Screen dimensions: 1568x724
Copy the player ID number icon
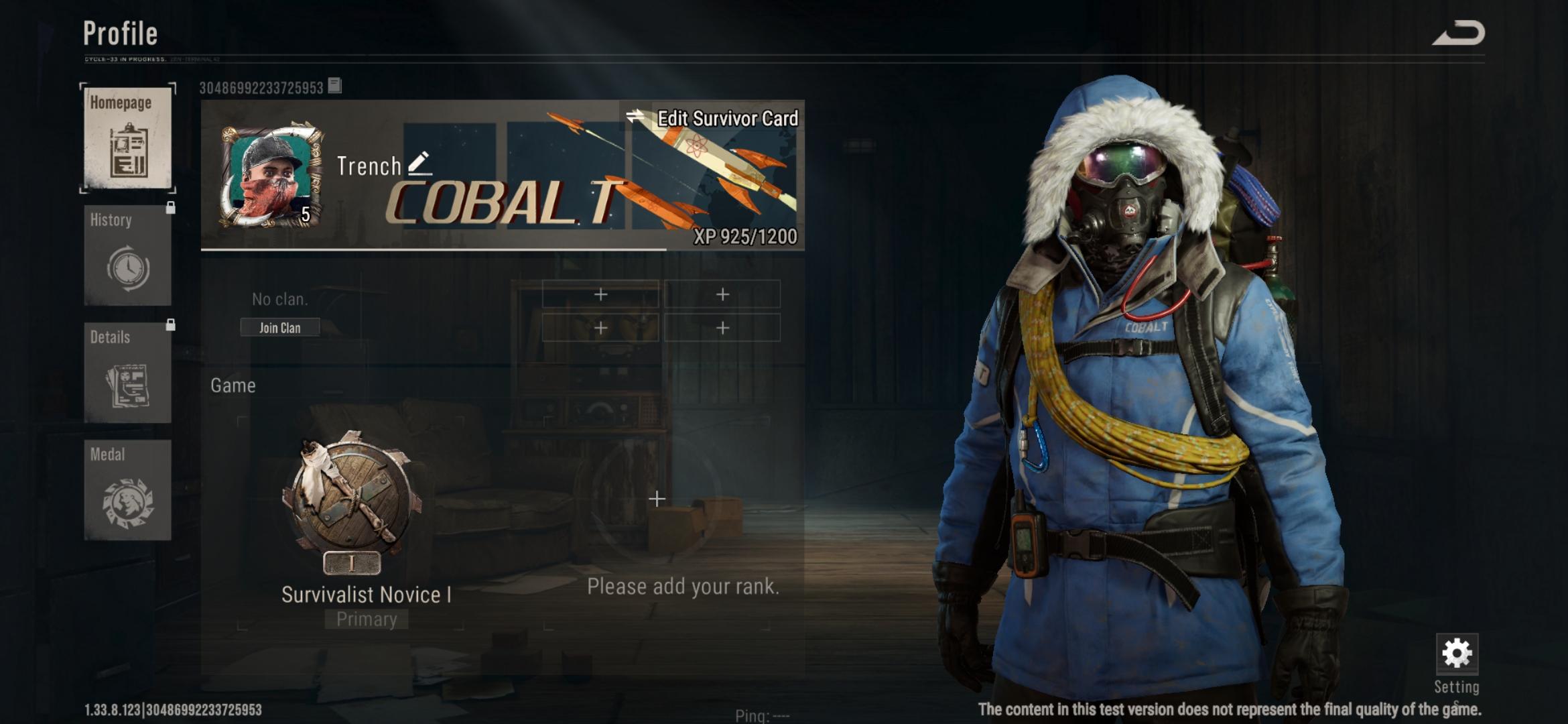point(335,86)
